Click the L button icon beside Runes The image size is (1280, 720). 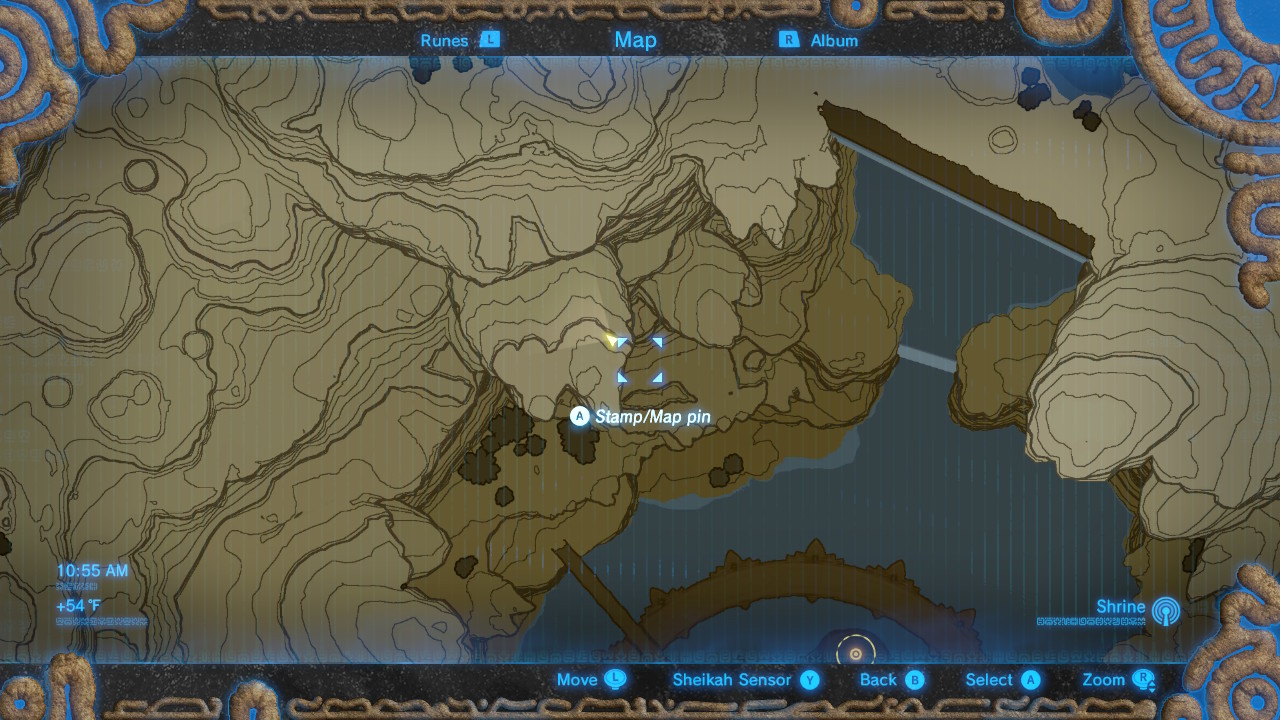489,40
